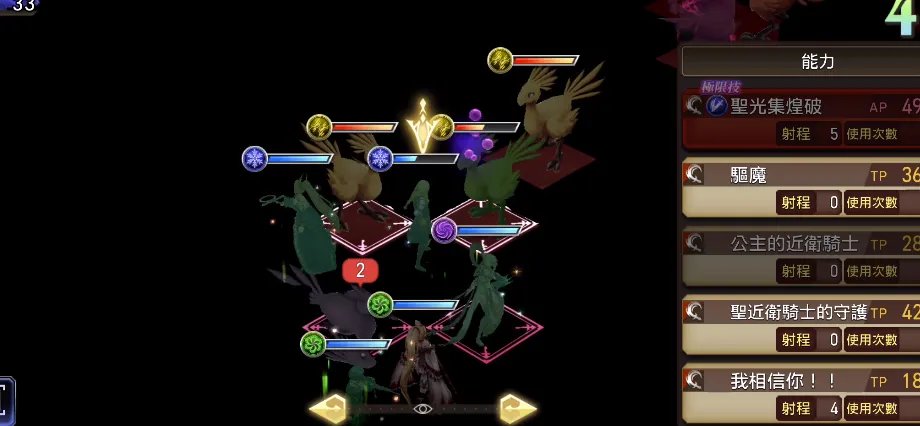Rotate camera with the right gold arrow
The height and width of the screenshot is (426, 920).
(x=518, y=409)
